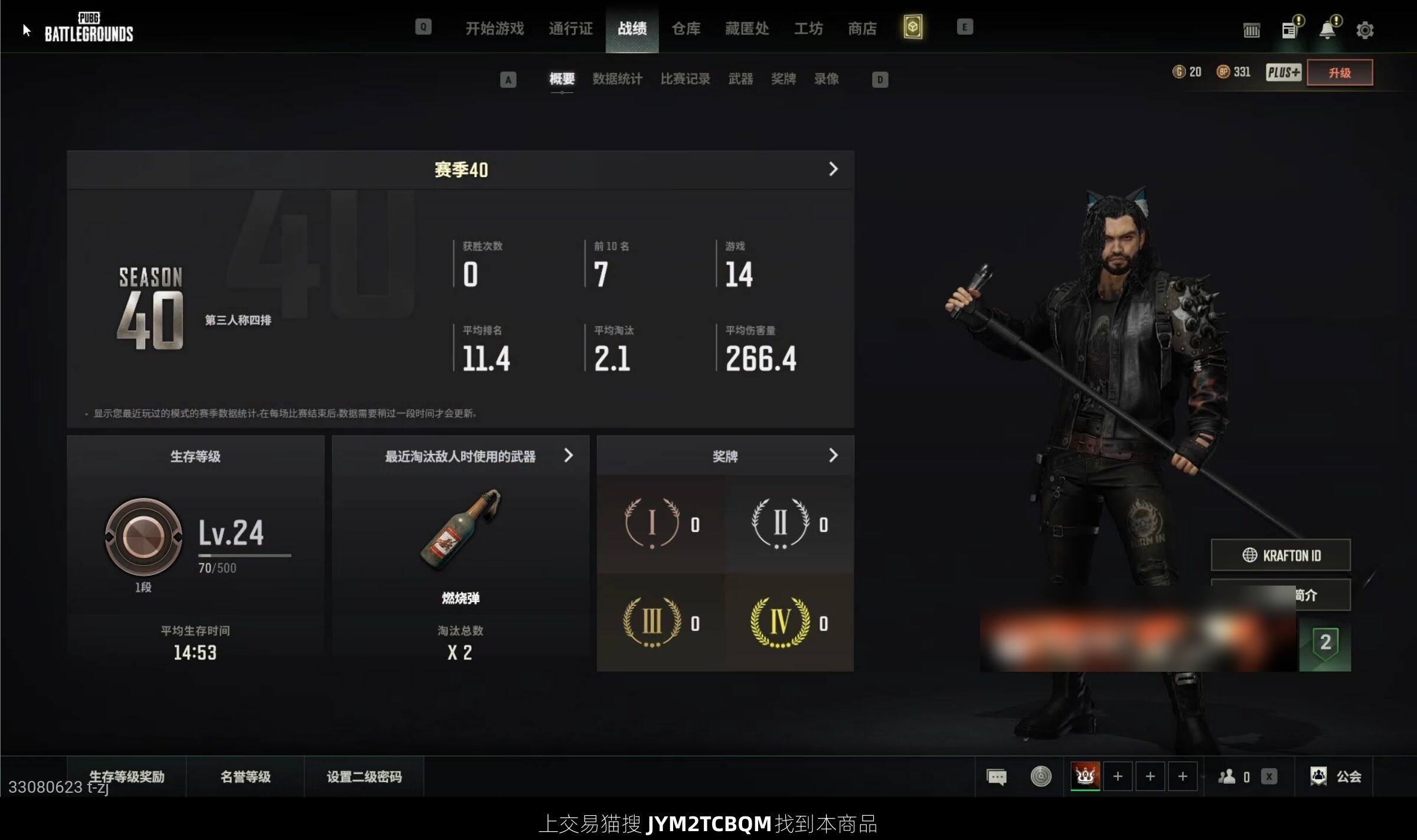Screen dimensions: 1417x840
Task: Go to the 通行证 pass page
Action: point(570,28)
